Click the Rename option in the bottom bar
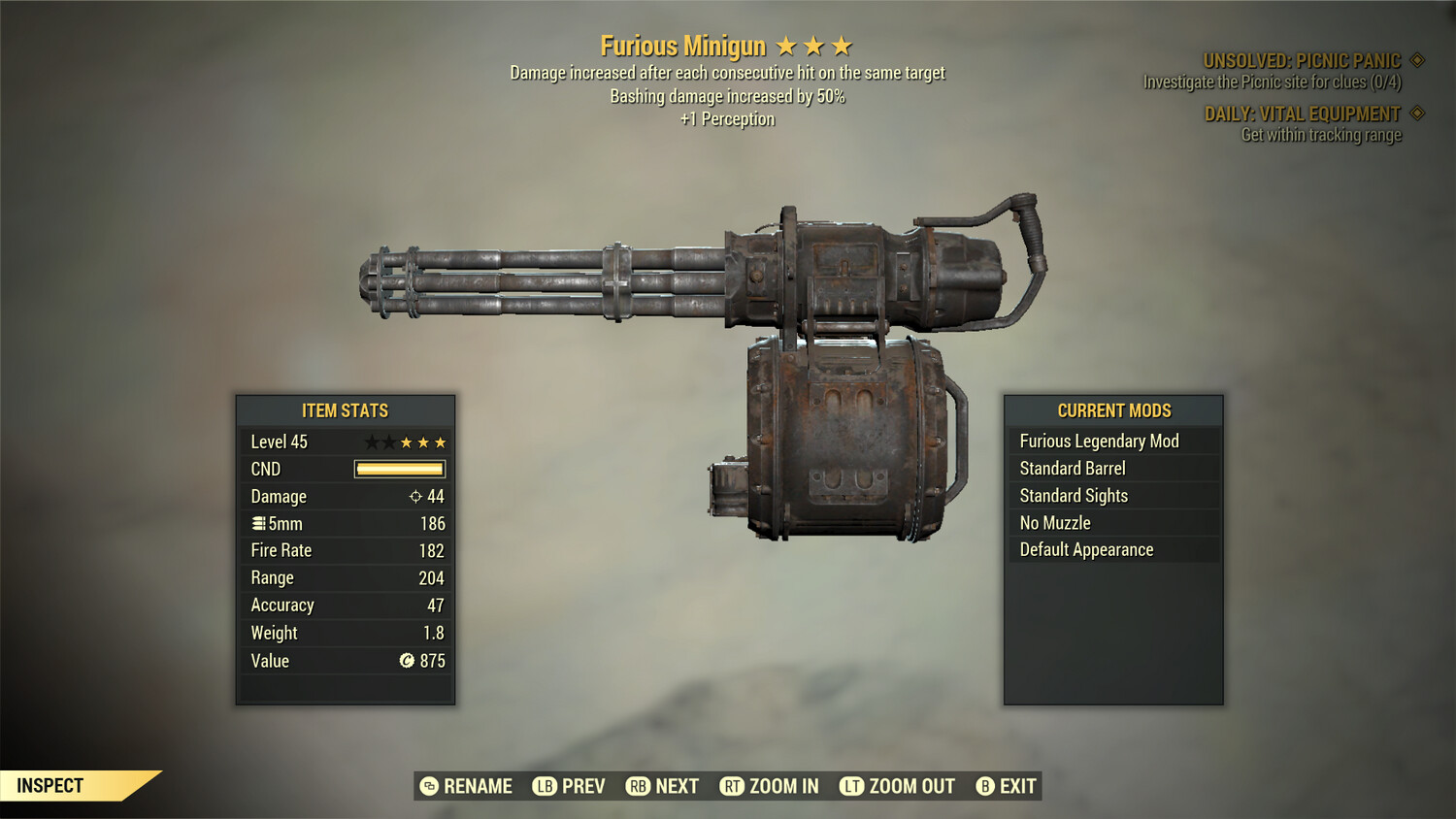 pyautogui.click(x=477, y=786)
